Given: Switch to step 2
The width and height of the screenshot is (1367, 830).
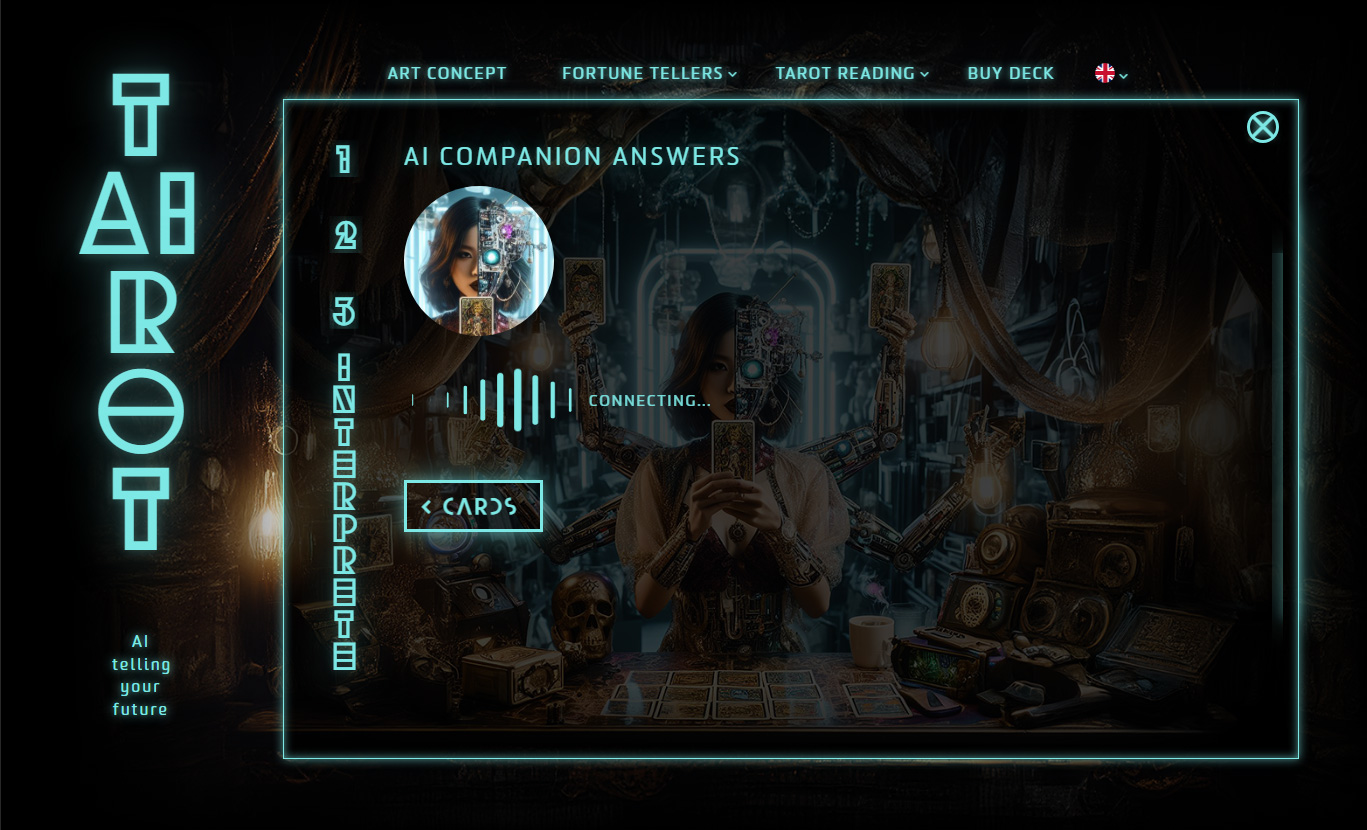Looking at the screenshot, I should click(345, 235).
